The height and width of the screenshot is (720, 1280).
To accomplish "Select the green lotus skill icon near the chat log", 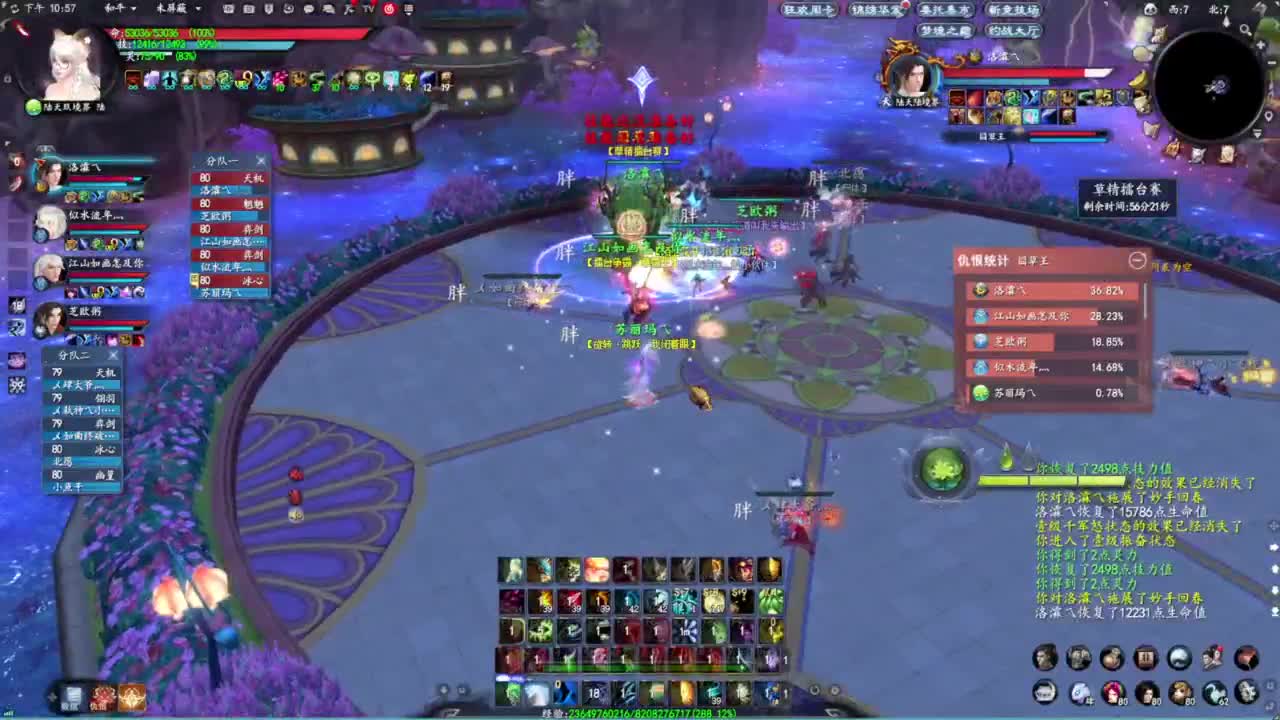I will (x=944, y=474).
